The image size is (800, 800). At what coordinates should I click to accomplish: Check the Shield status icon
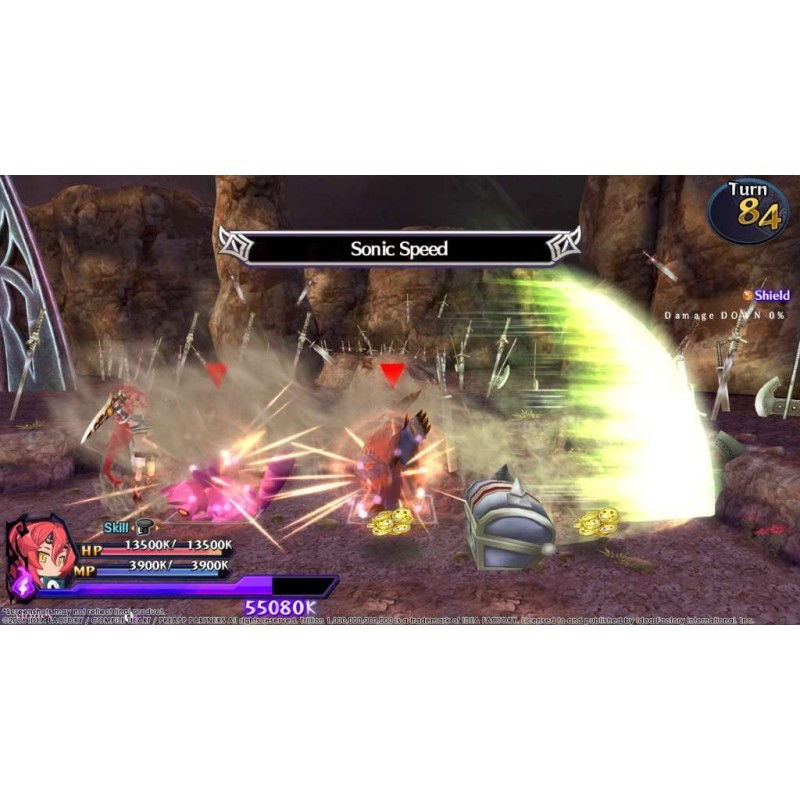[748, 295]
